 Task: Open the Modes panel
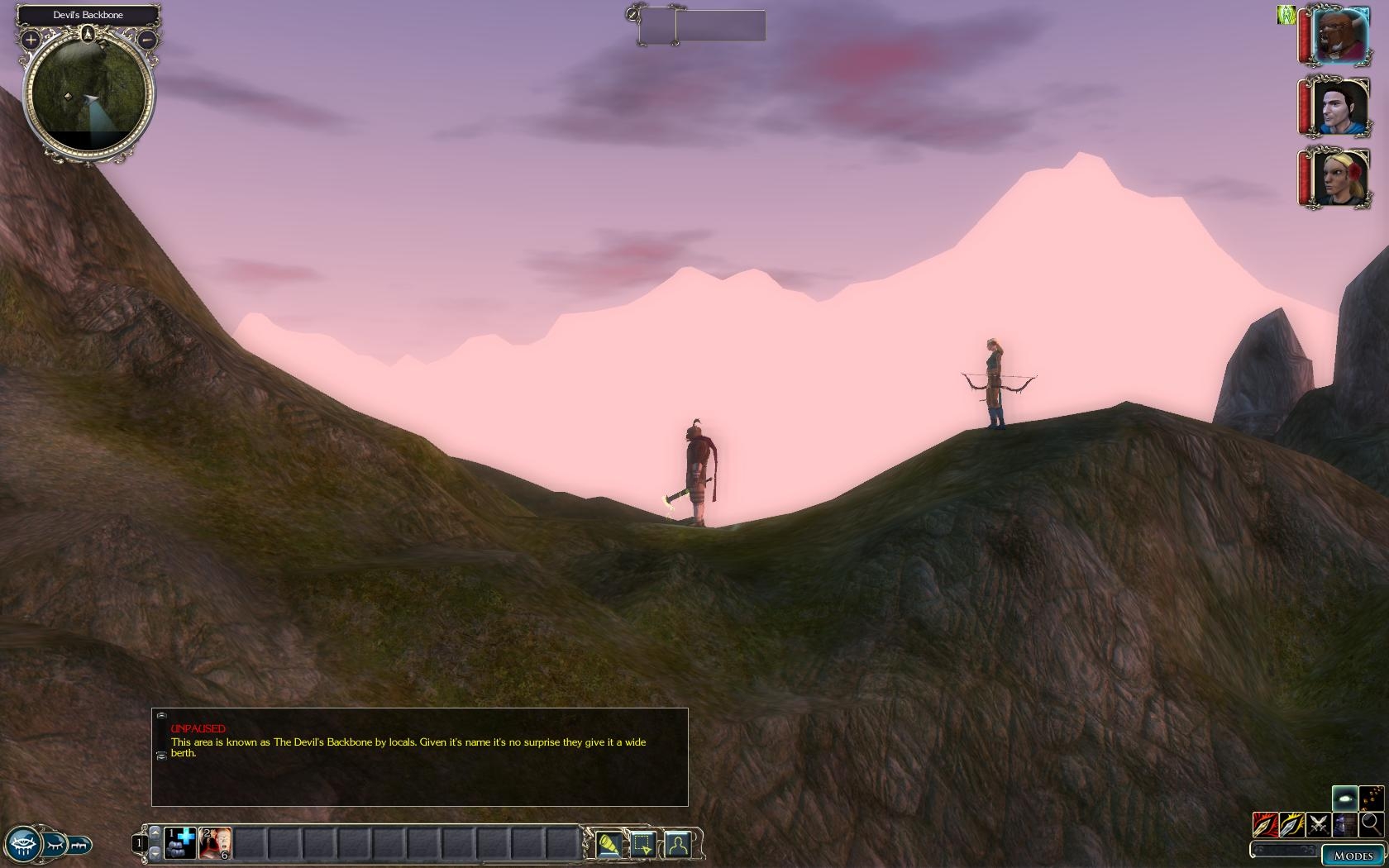click(x=1353, y=856)
